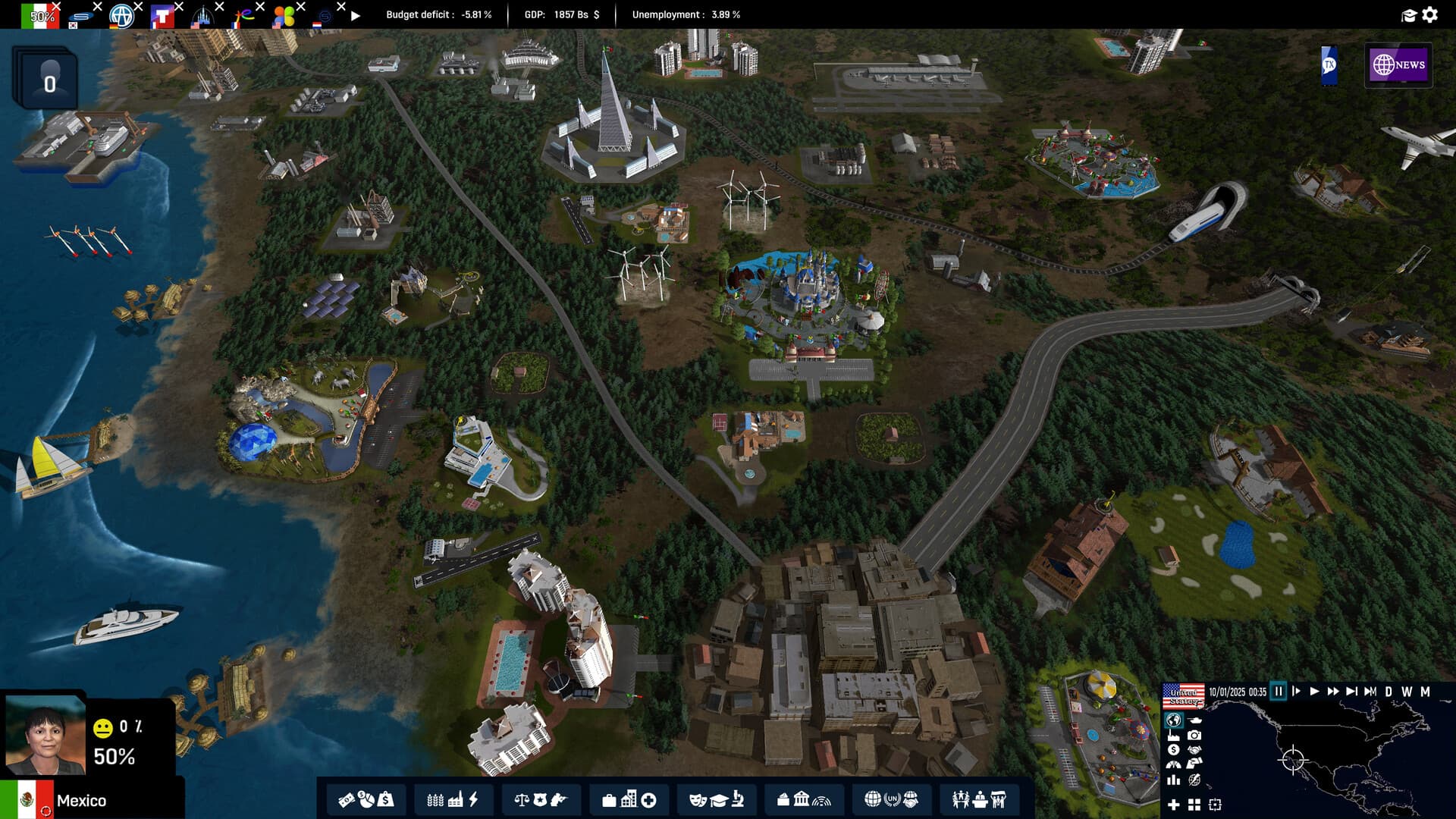
Task: Unpause the game clock
Action: tap(1314, 692)
